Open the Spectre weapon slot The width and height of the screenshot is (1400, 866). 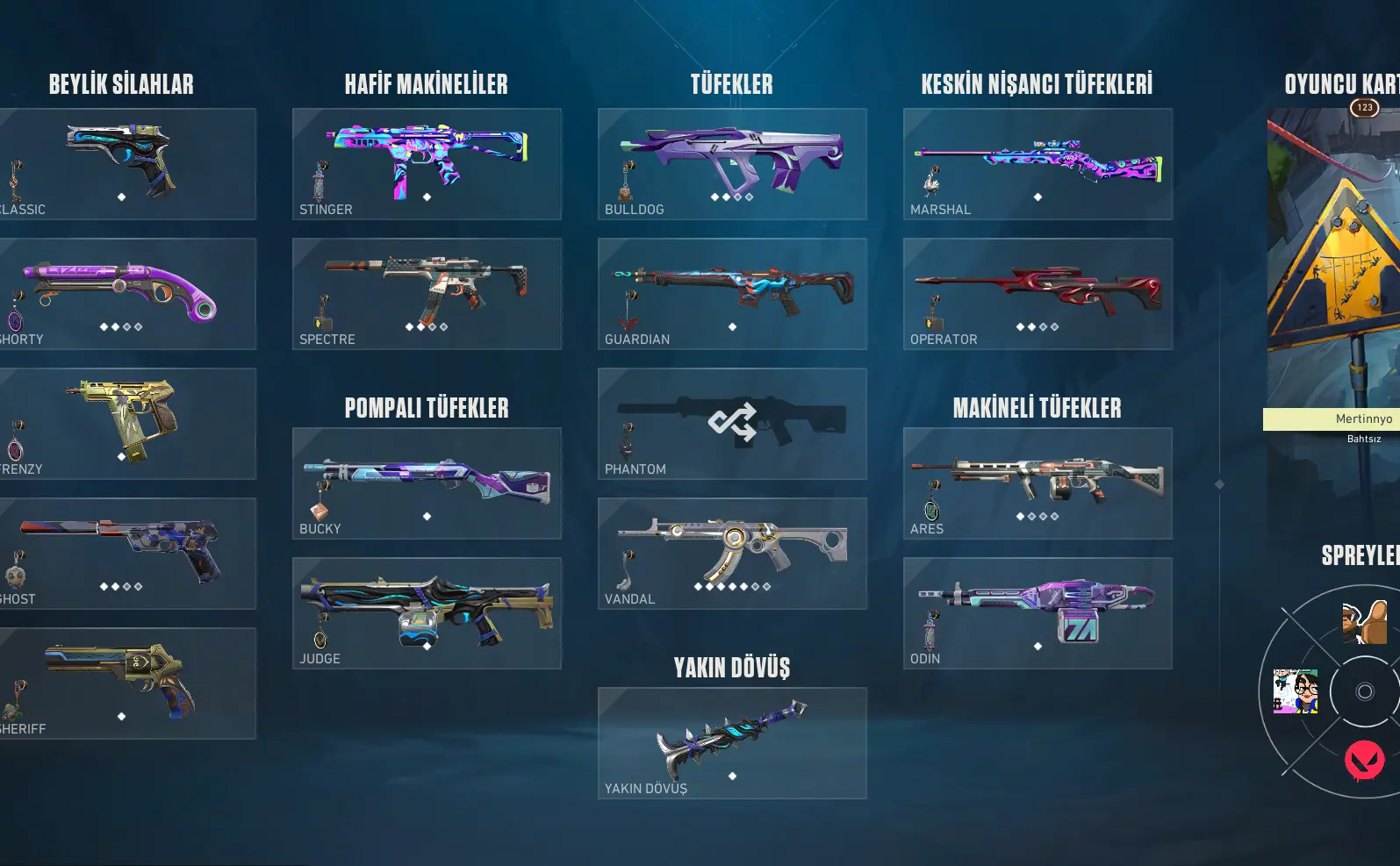427,294
